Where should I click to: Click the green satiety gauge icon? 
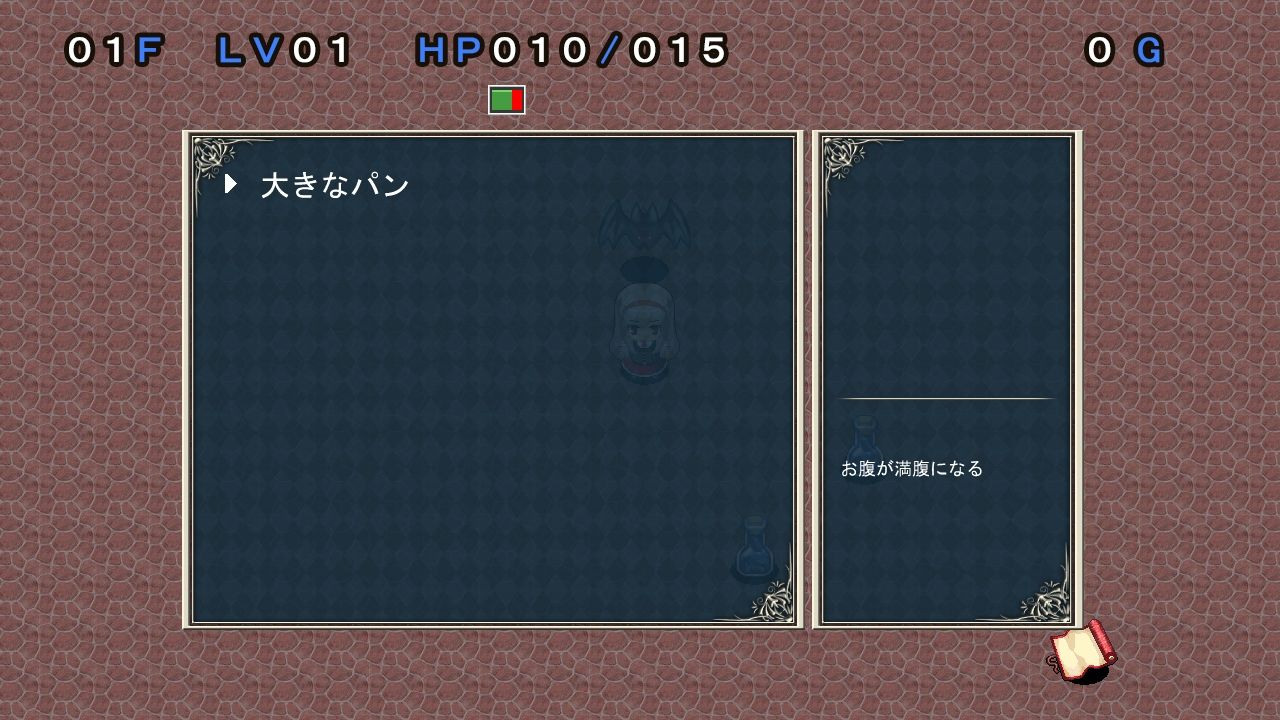pyautogui.click(x=505, y=99)
